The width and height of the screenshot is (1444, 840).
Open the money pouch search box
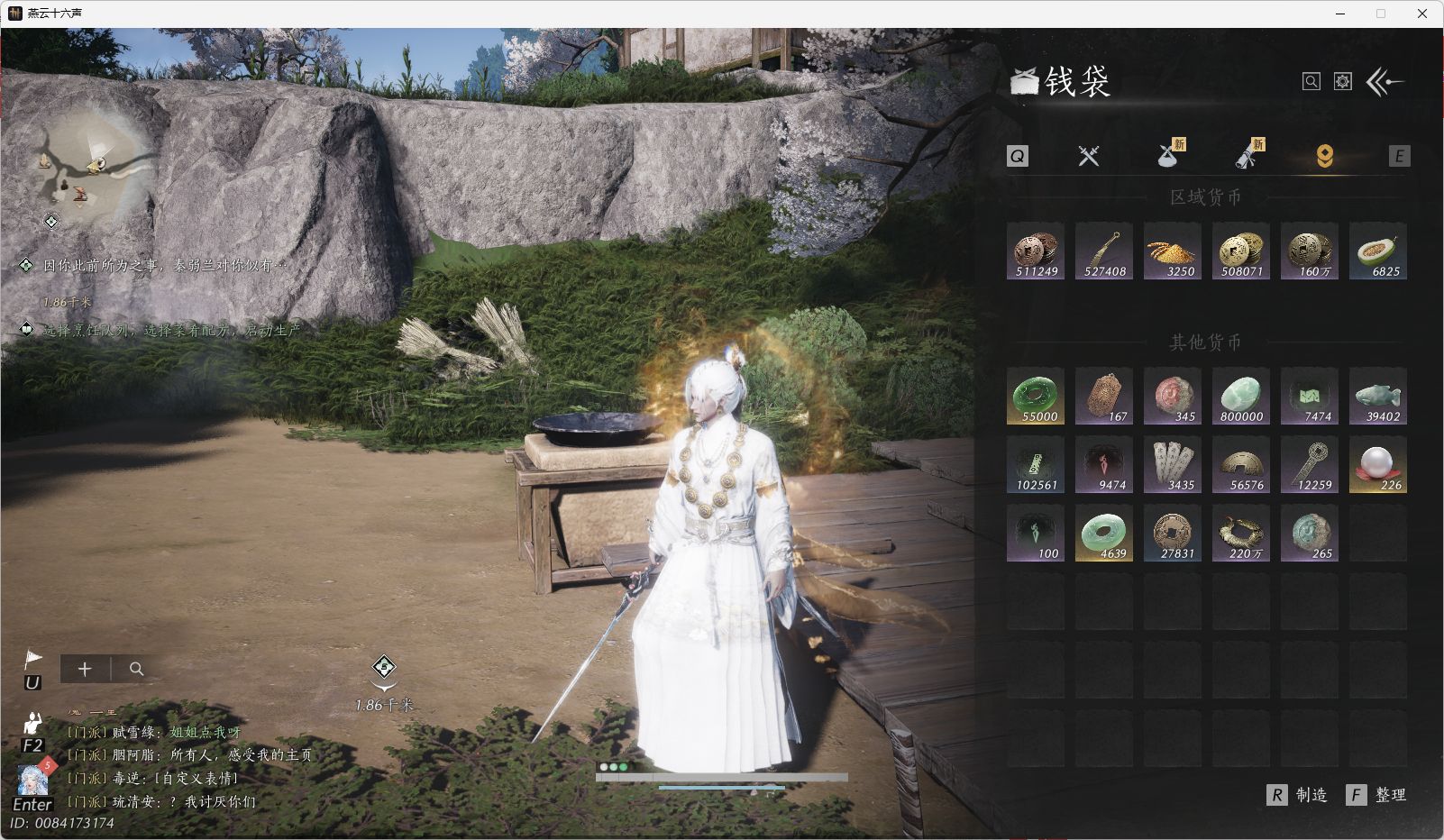click(1311, 82)
